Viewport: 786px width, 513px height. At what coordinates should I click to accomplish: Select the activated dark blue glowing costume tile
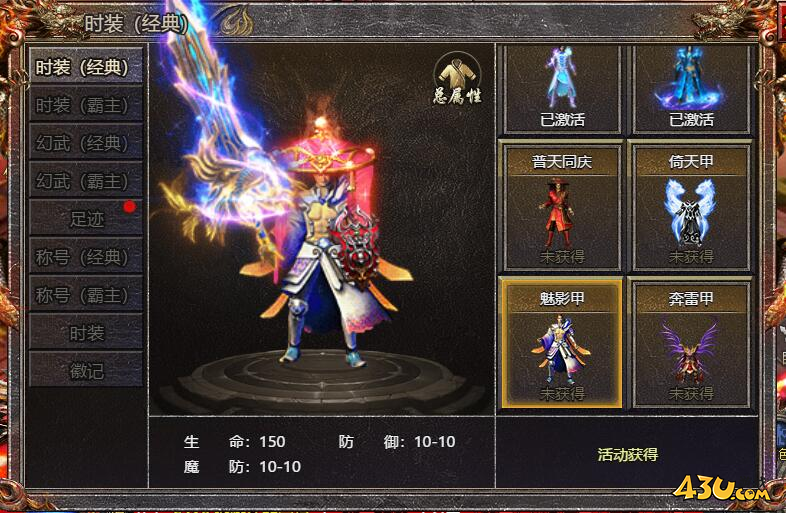[x=691, y=89]
